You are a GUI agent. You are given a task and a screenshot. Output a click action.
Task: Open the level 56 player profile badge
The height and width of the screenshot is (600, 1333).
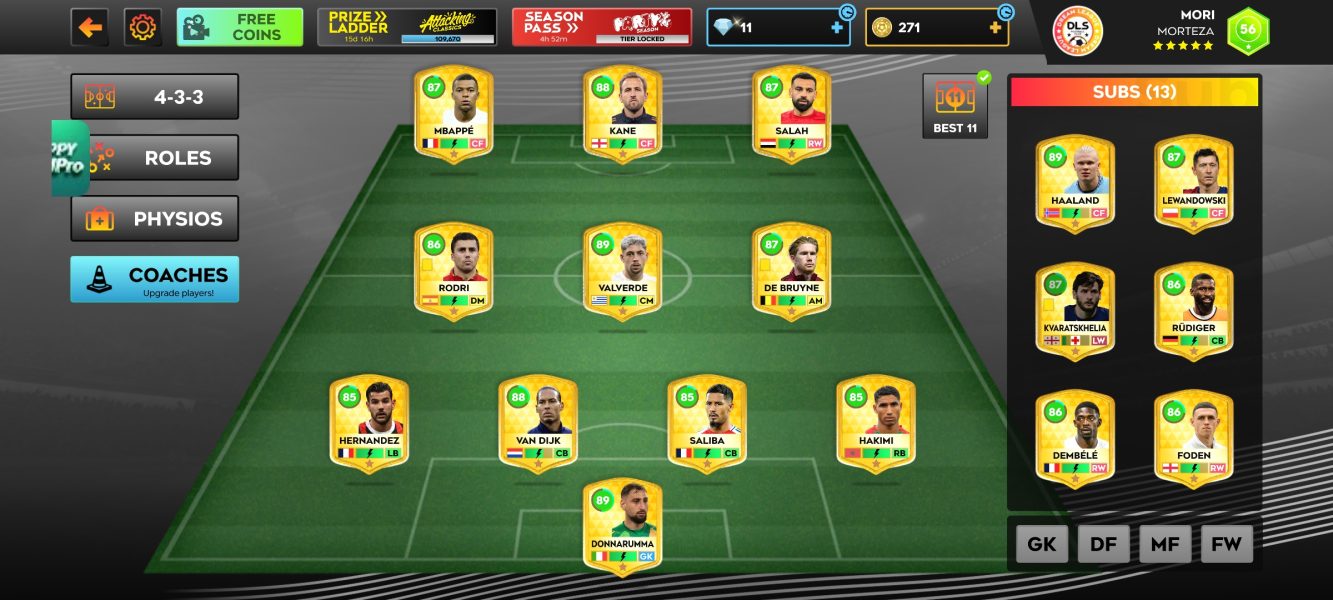click(1247, 29)
